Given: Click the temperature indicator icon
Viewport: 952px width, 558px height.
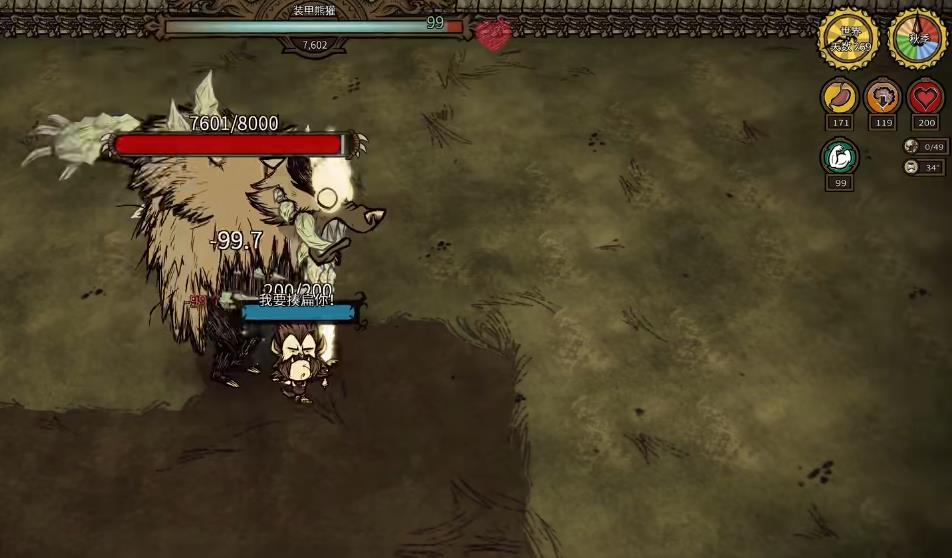Looking at the screenshot, I should click(x=911, y=167).
